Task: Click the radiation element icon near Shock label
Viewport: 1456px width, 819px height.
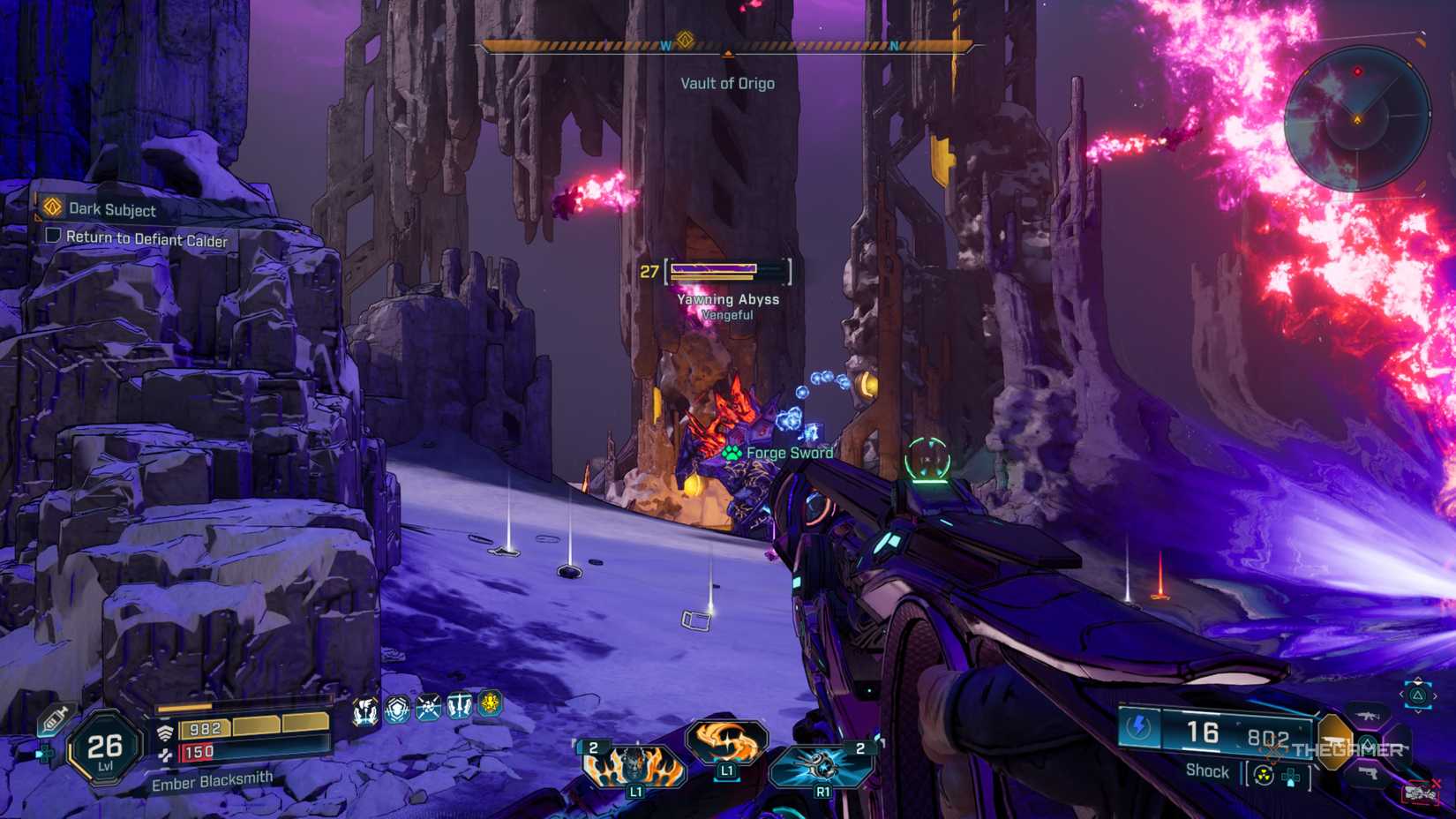Action: [x=1264, y=775]
